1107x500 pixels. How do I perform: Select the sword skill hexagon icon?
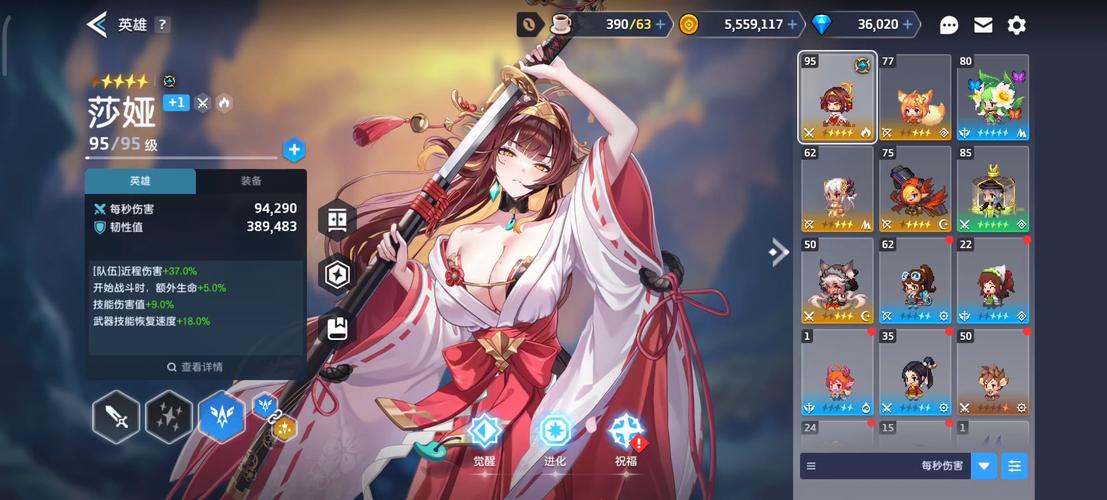coord(116,417)
